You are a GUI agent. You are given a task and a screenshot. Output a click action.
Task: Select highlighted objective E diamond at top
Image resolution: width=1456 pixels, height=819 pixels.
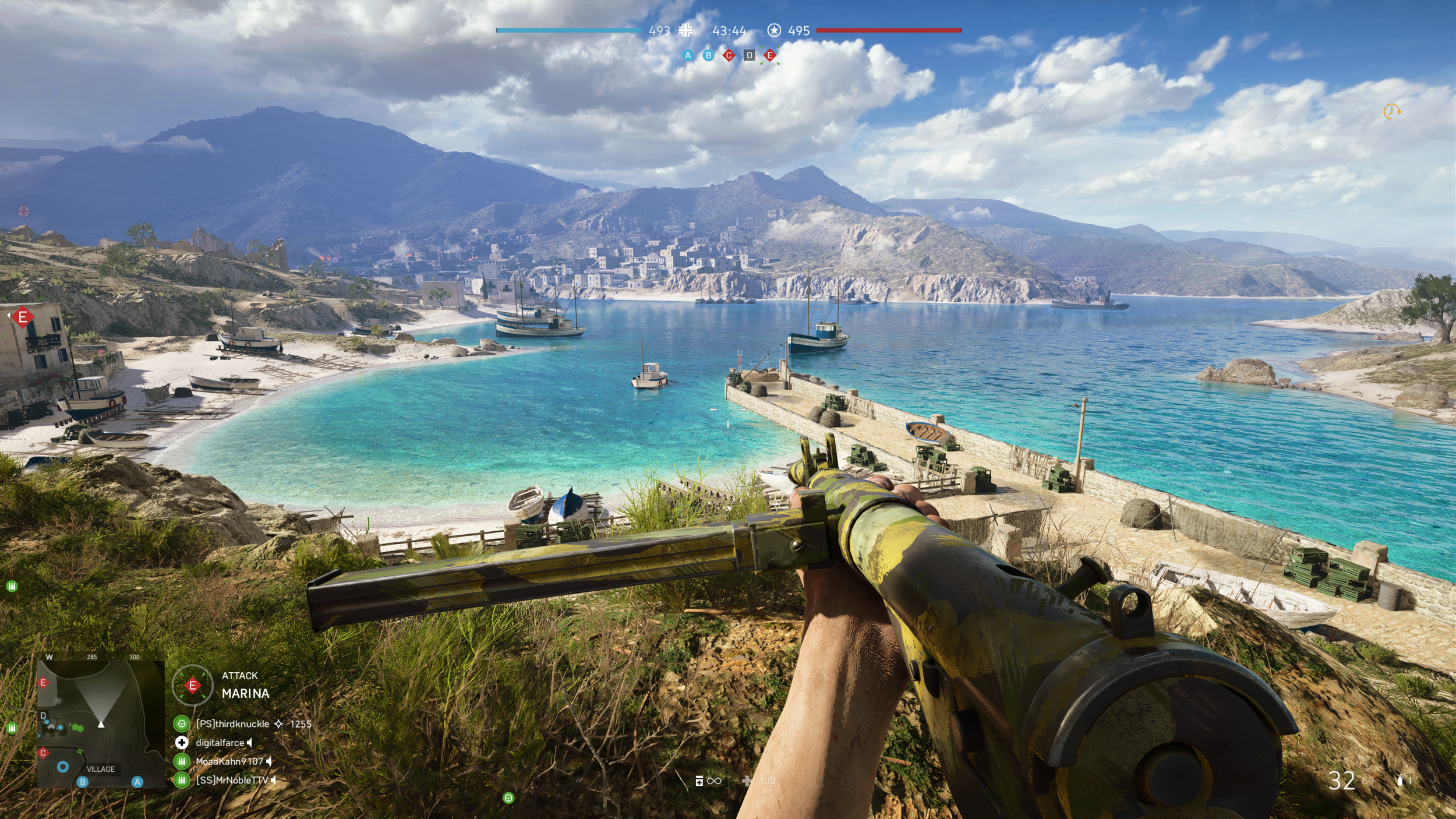click(x=770, y=55)
